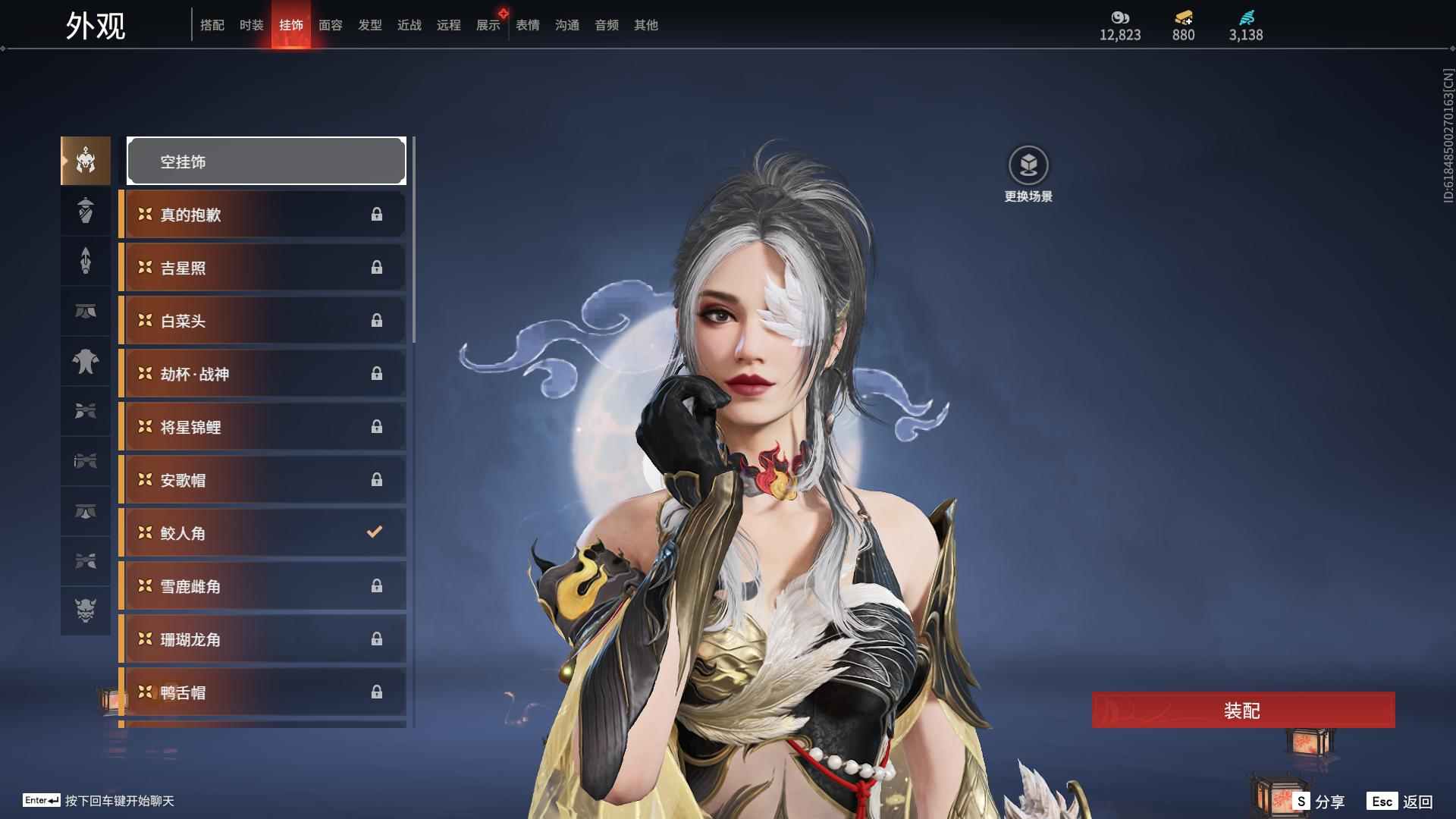Switch to the 表情 emote tab
1456x819 pixels.
pyautogui.click(x=527, y=25)
